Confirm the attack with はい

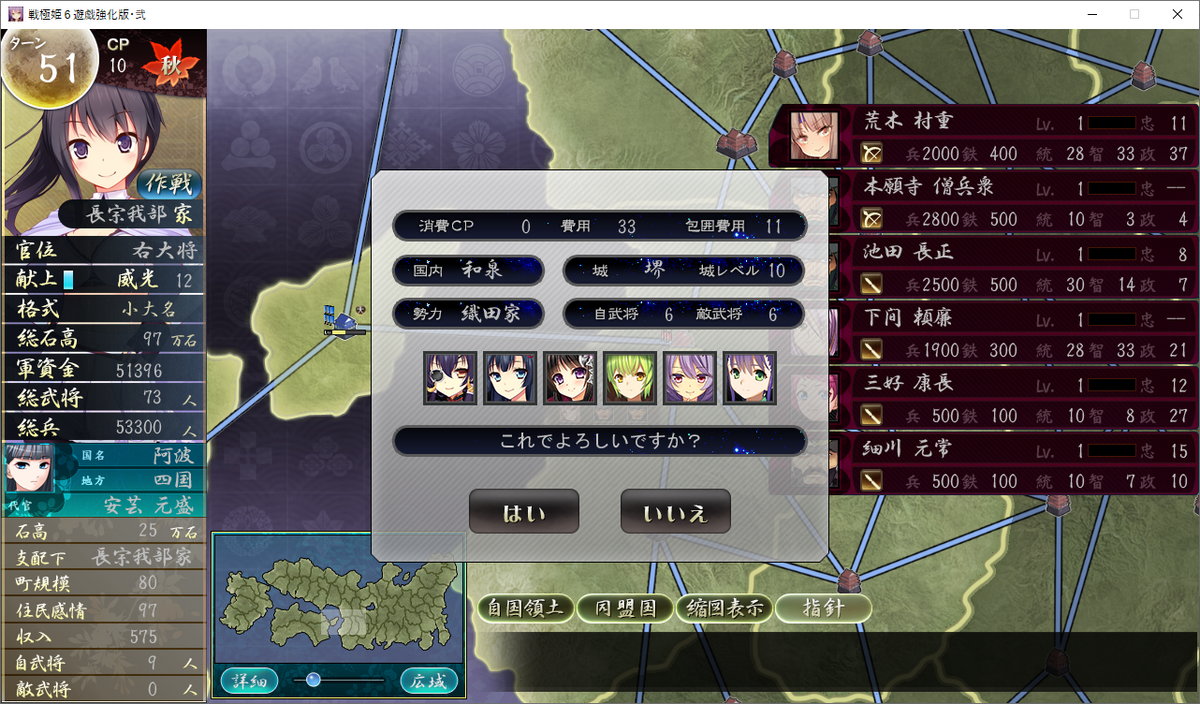[523, 512]
